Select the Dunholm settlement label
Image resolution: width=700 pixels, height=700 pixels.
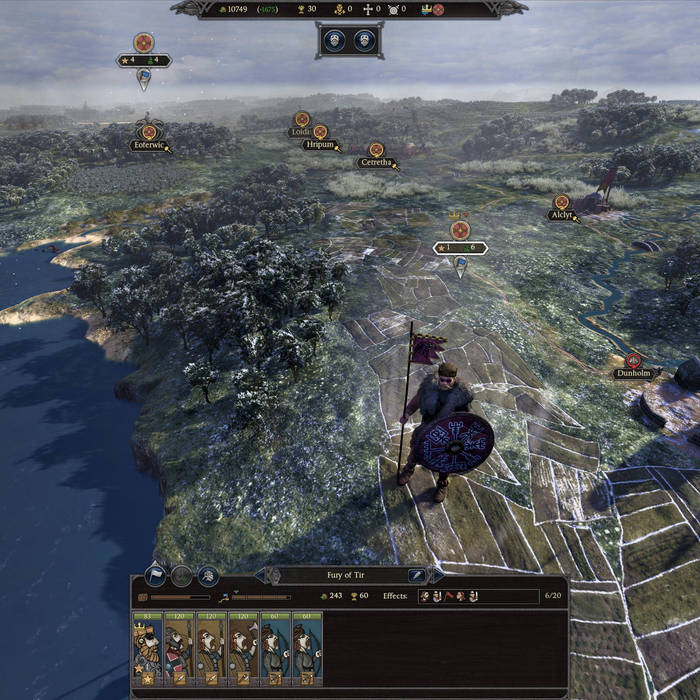click(x=632, y=373)
